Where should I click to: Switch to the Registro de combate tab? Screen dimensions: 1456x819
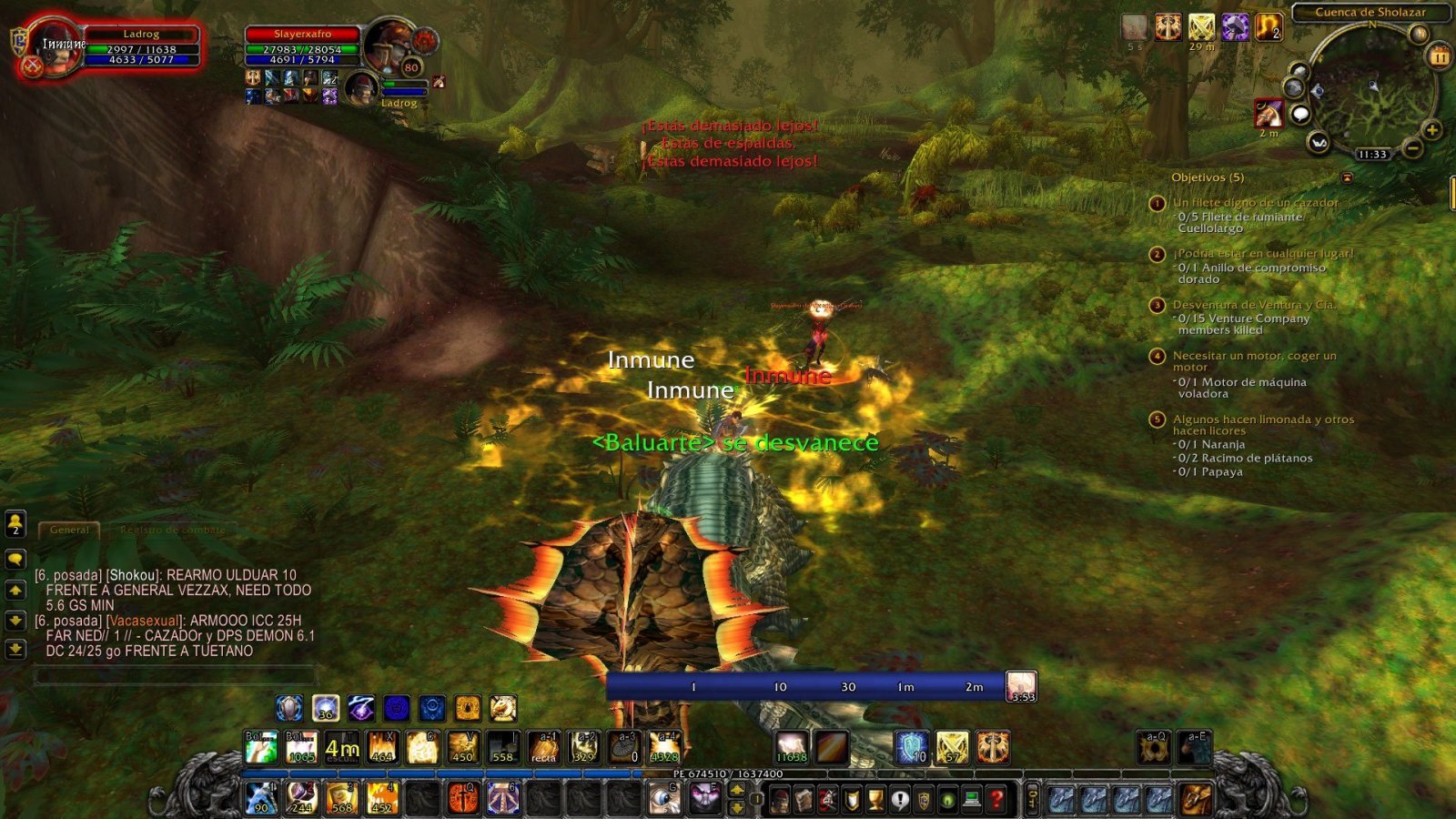[172, 530]
